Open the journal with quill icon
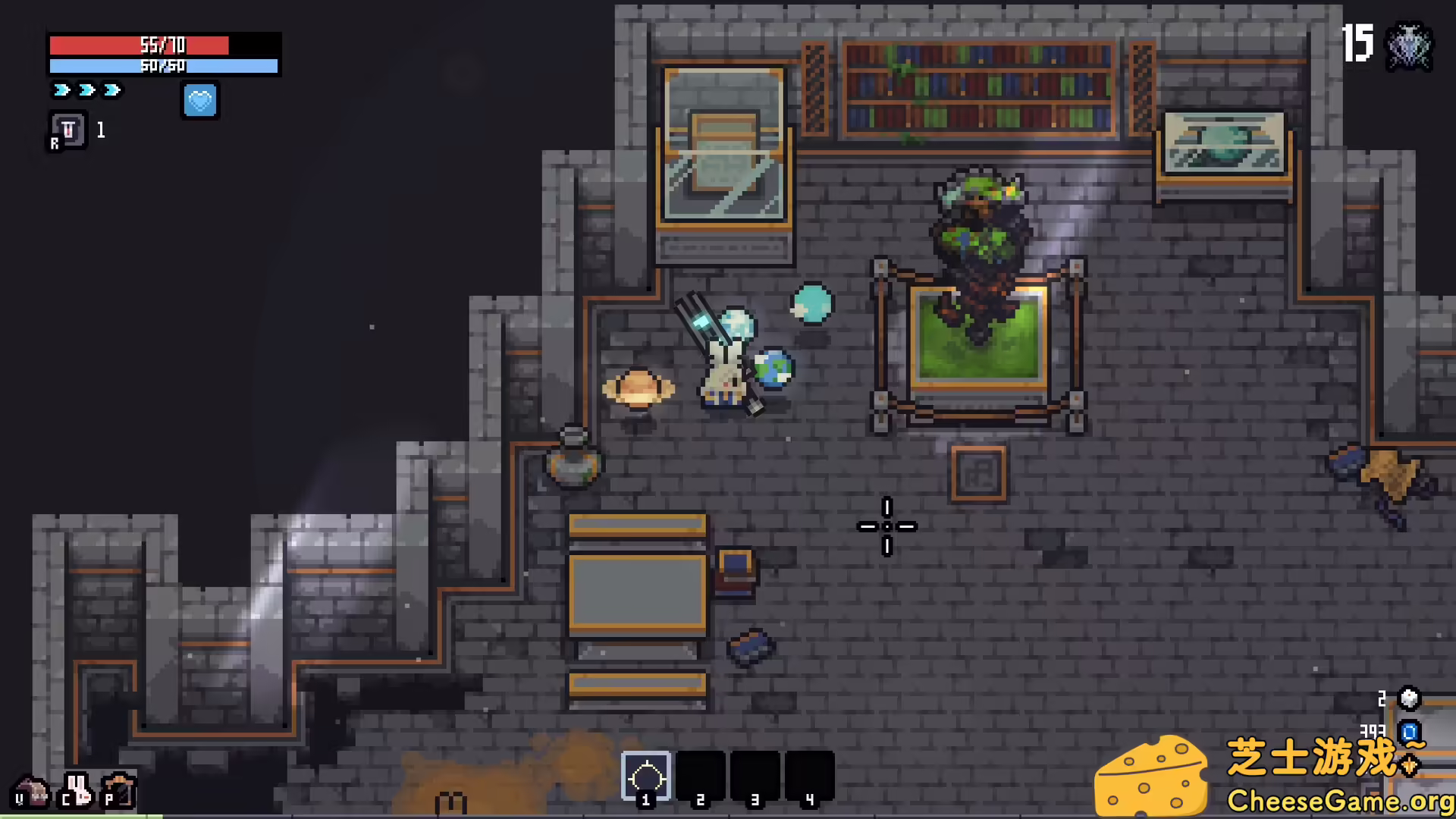The image size is (1456, 819). point(119,790)
